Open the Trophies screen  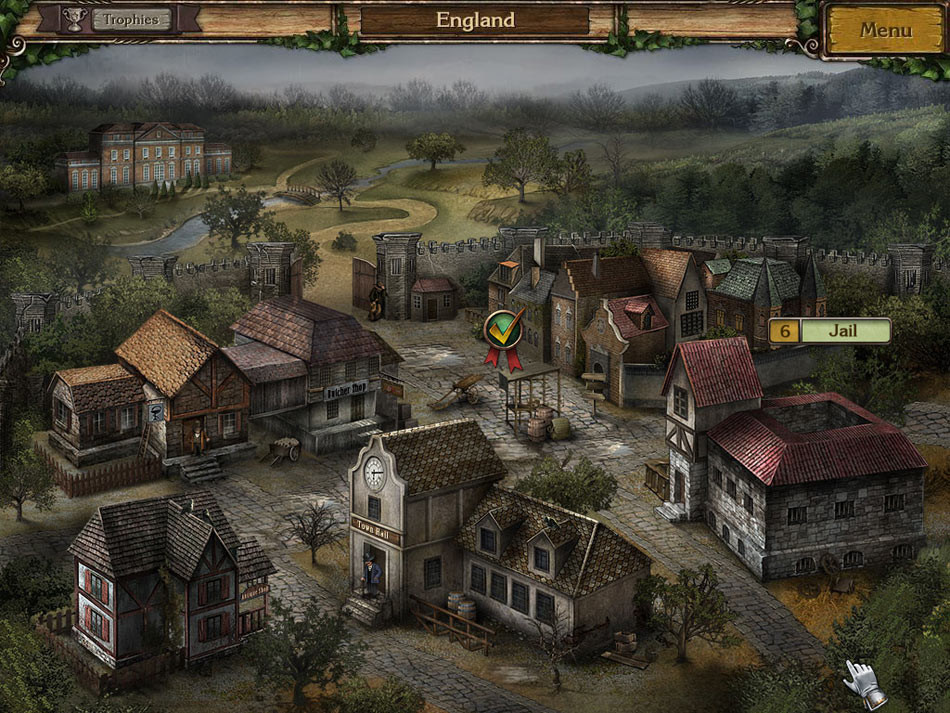tap(130, 19)
